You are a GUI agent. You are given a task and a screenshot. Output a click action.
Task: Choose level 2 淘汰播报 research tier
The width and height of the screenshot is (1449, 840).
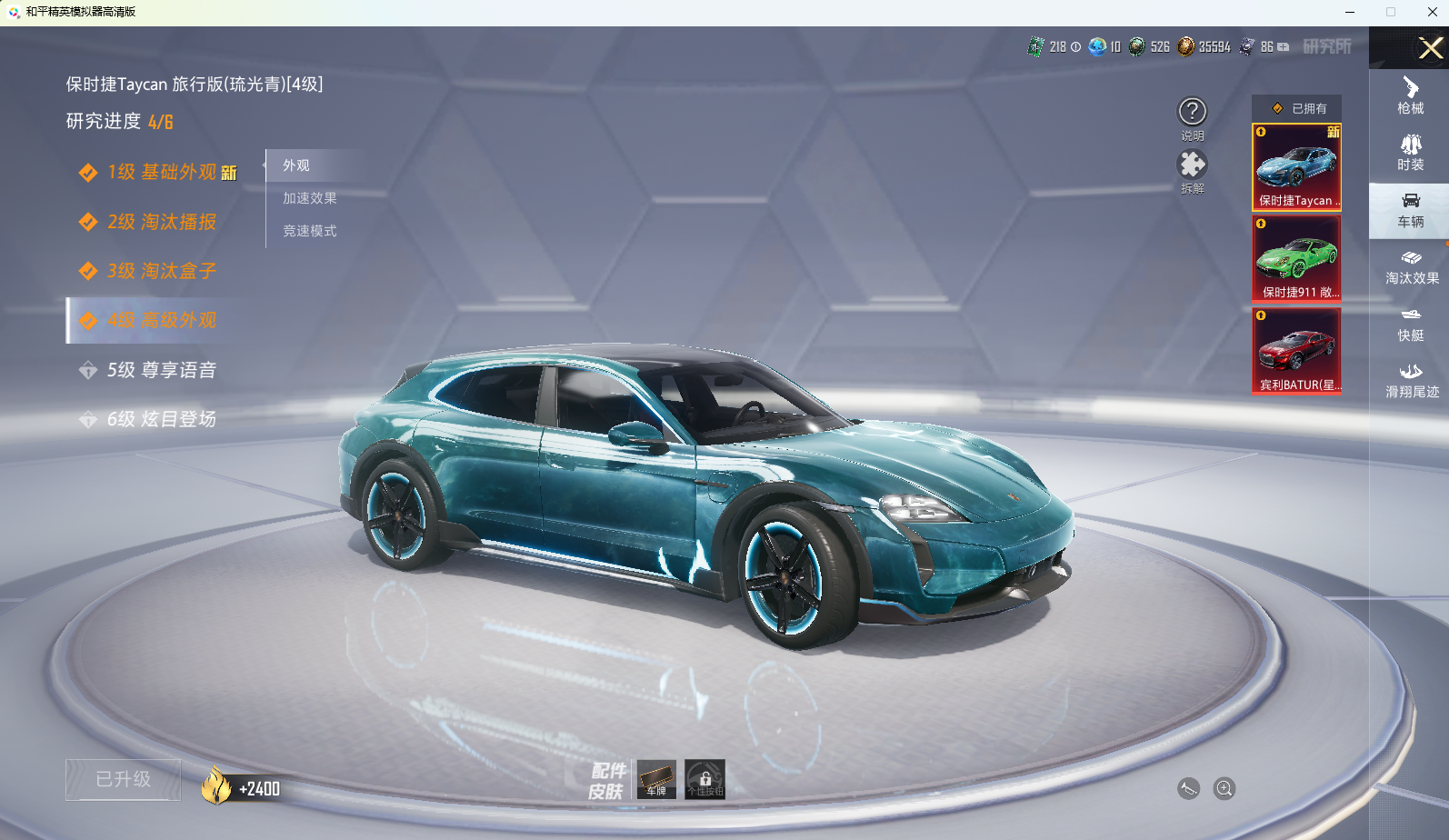162,222
